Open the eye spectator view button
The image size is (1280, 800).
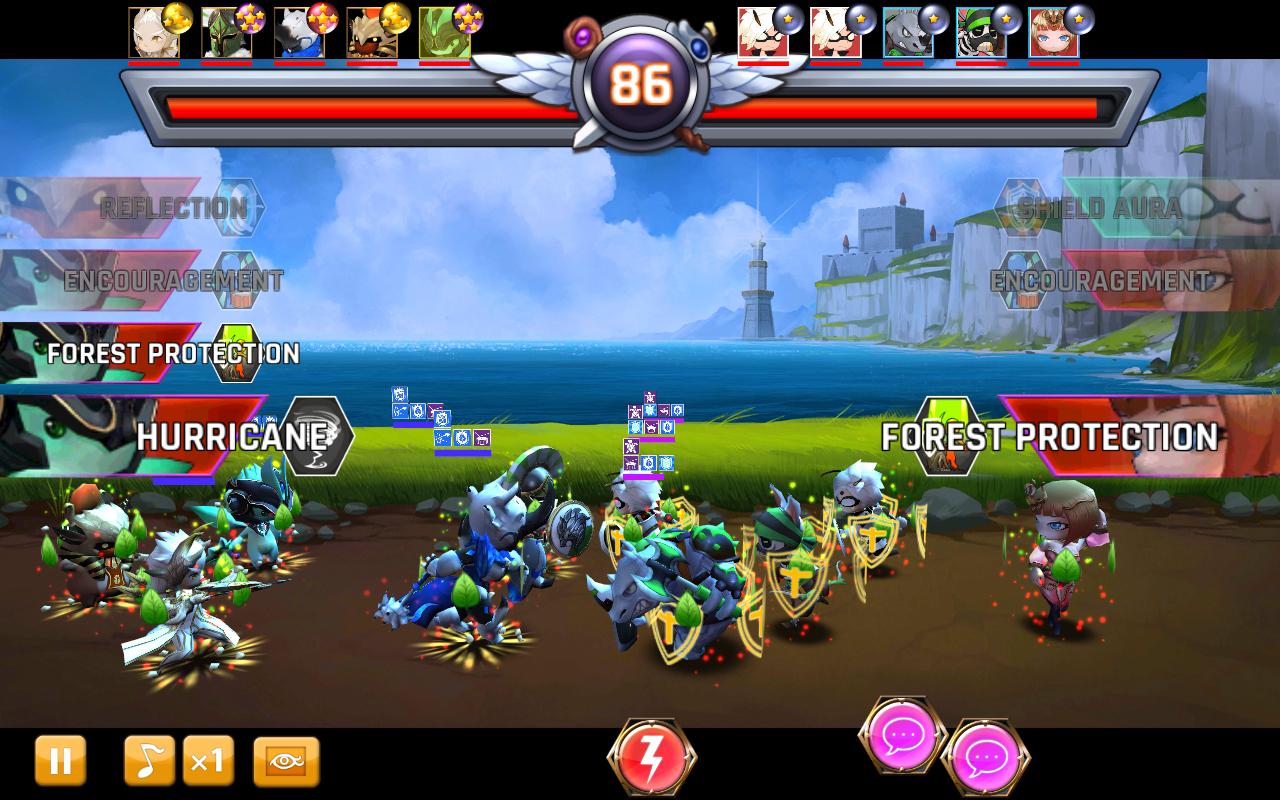pos(285,760)
